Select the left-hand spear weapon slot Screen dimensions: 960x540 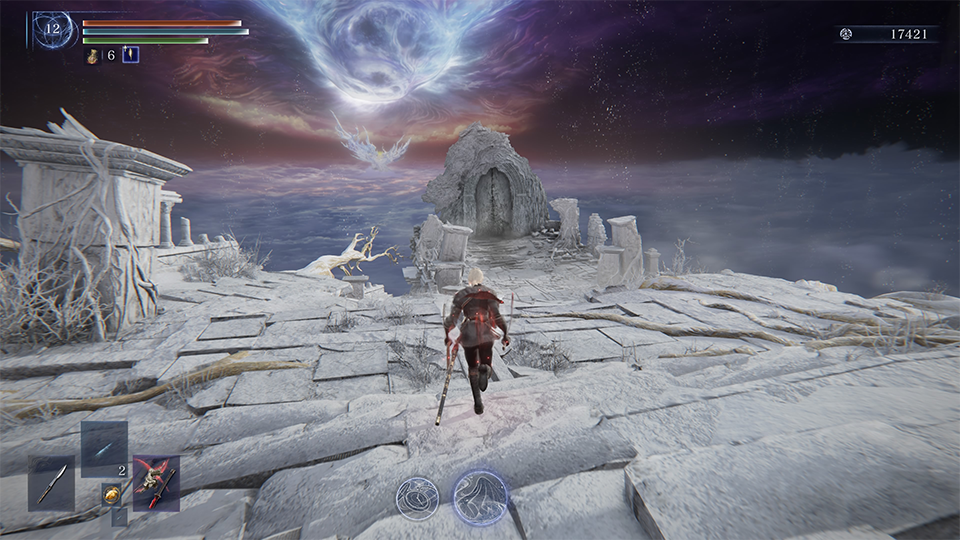pyautogui.click(x=51, y=483)
